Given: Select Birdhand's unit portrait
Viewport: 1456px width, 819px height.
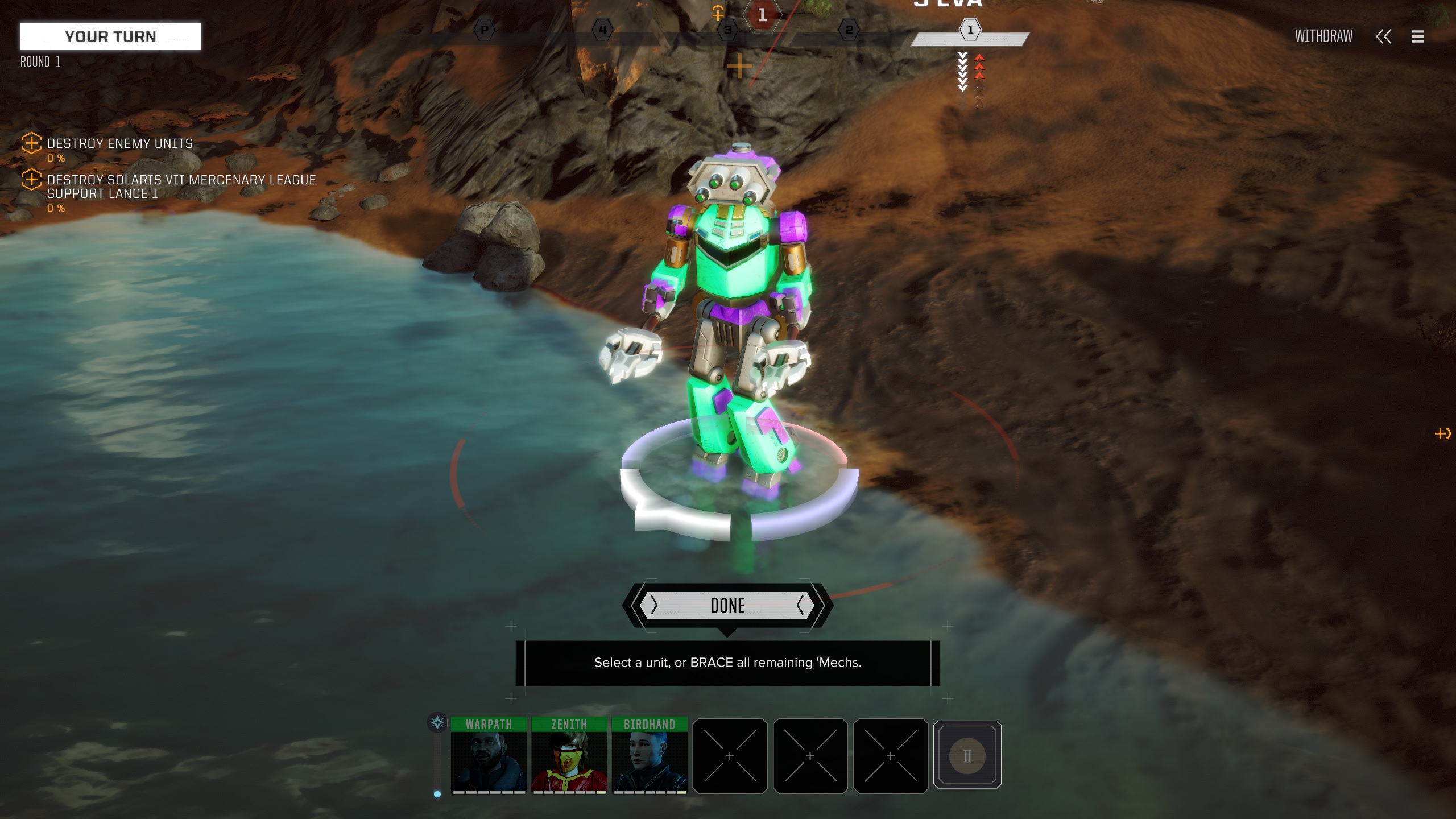Looking at the screenshot, I should (650, 755).
